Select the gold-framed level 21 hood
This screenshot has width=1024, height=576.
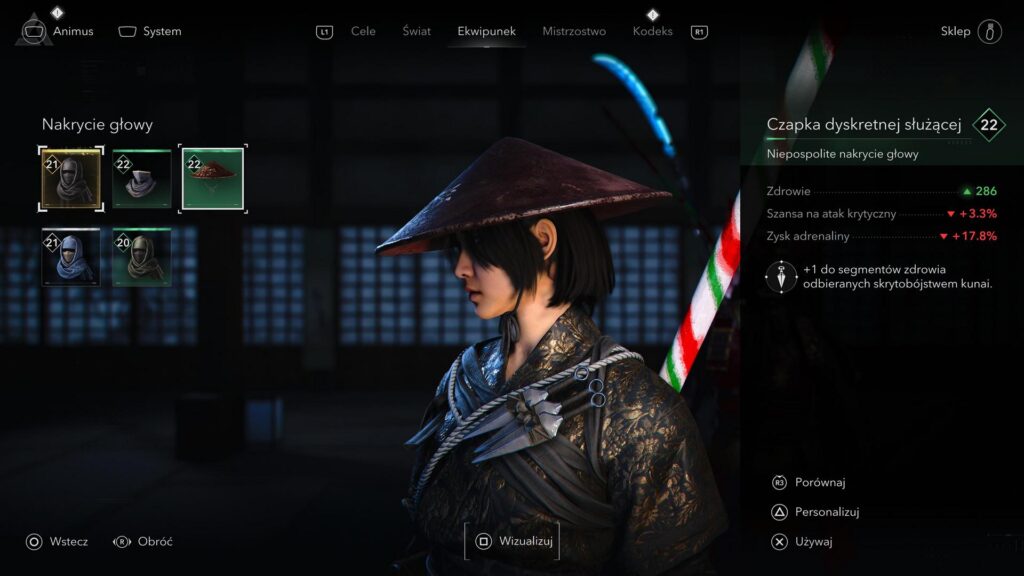tap(71, 178)
